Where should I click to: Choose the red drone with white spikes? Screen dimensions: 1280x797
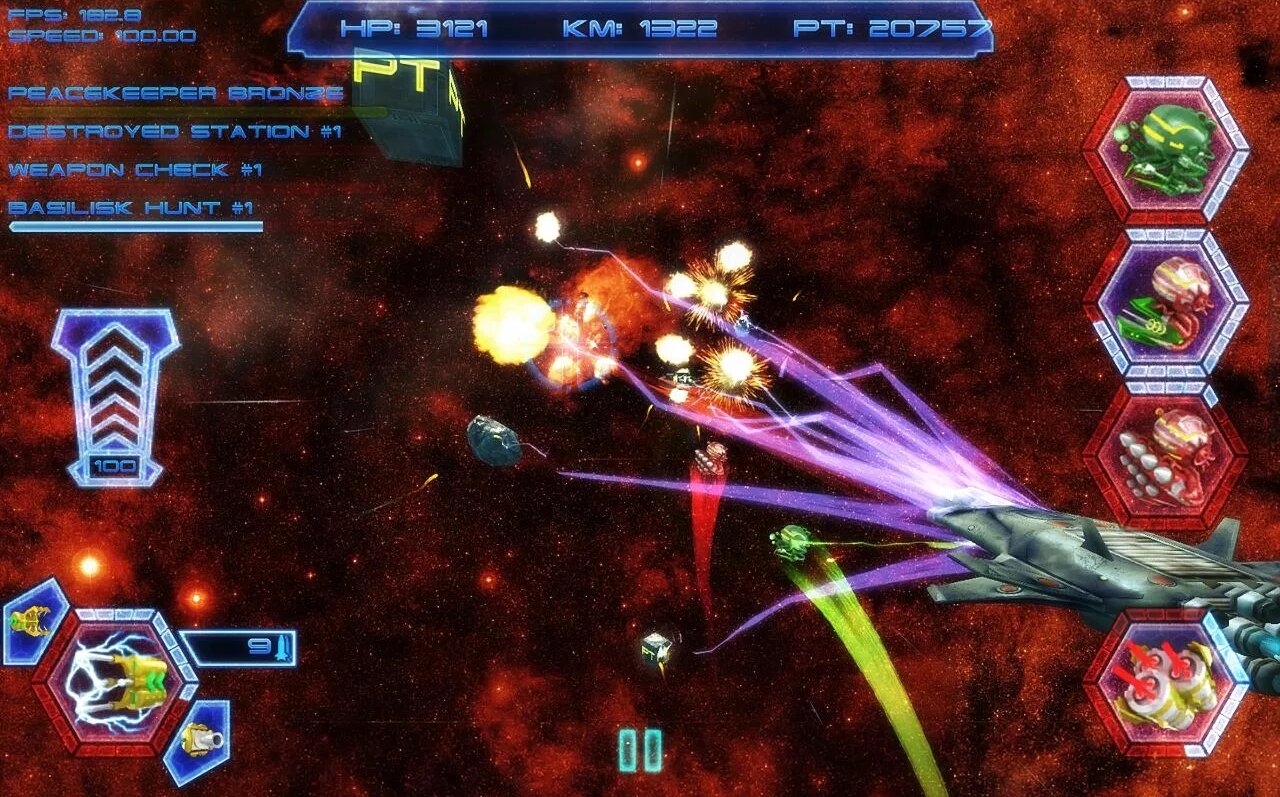tap(1165, 456)
